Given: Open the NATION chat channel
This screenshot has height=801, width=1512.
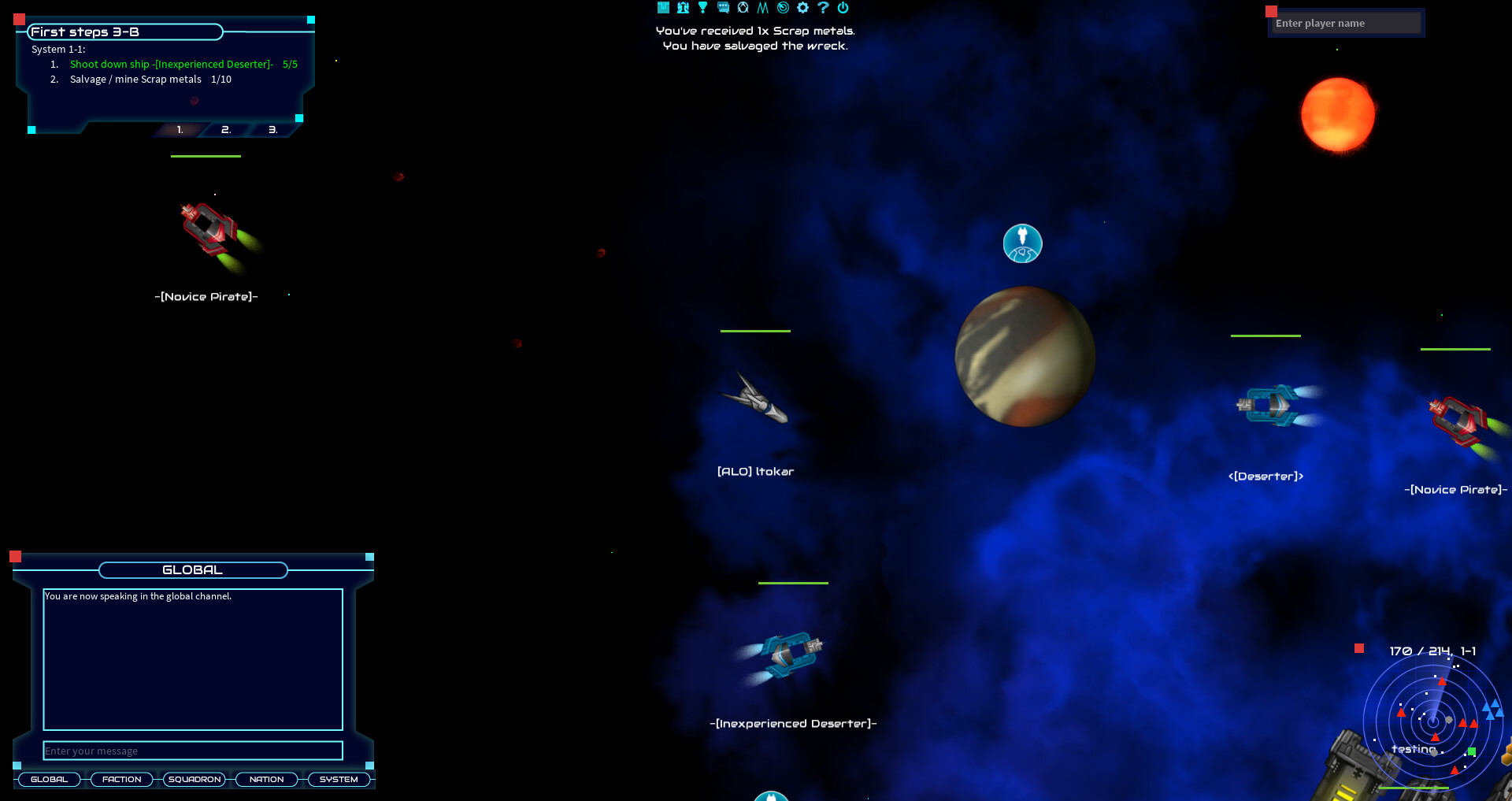Looking at the screenshot, I should coord(266,779).
